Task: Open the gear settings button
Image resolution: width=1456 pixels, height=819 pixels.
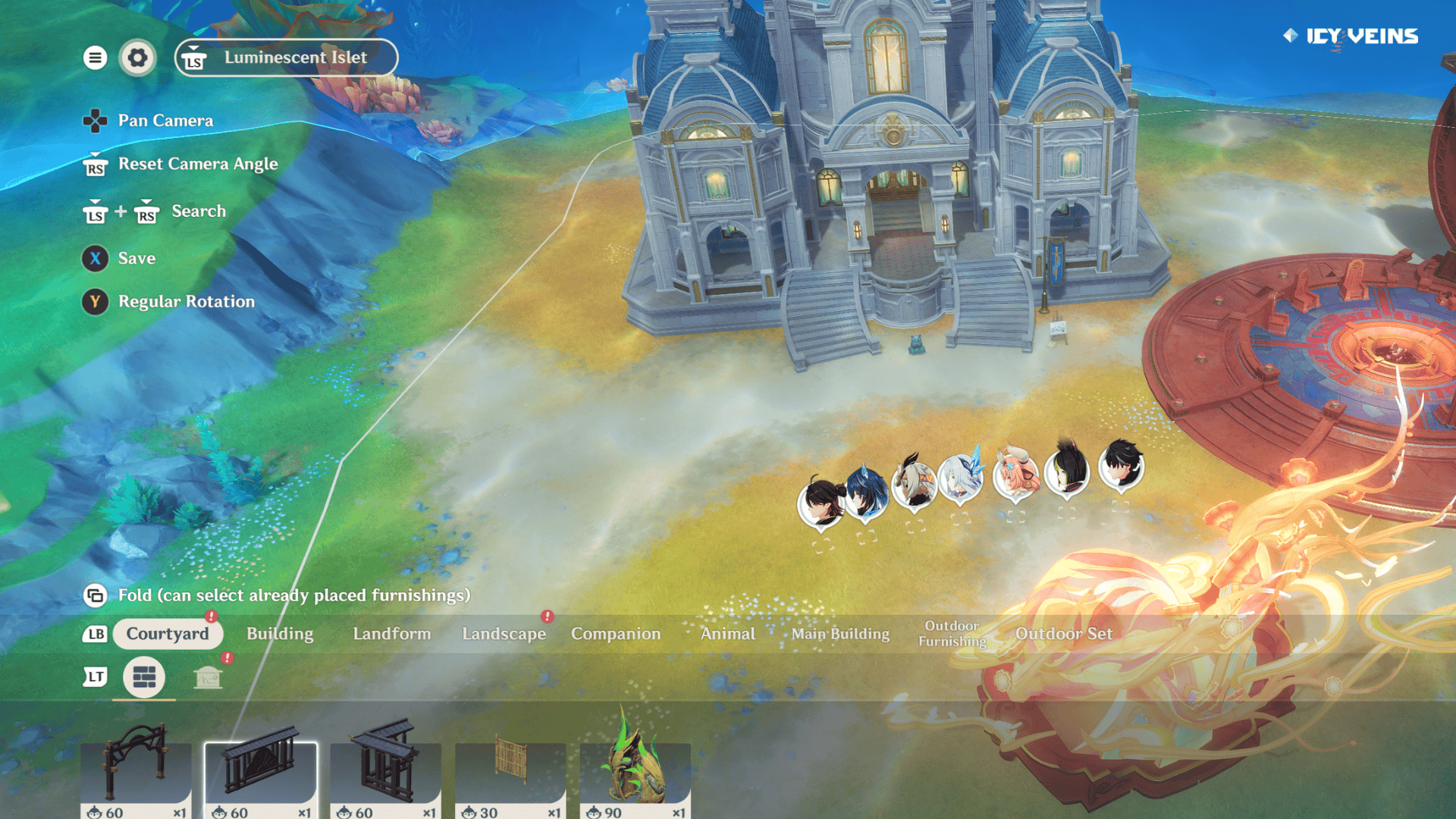Action: [137, 58]
